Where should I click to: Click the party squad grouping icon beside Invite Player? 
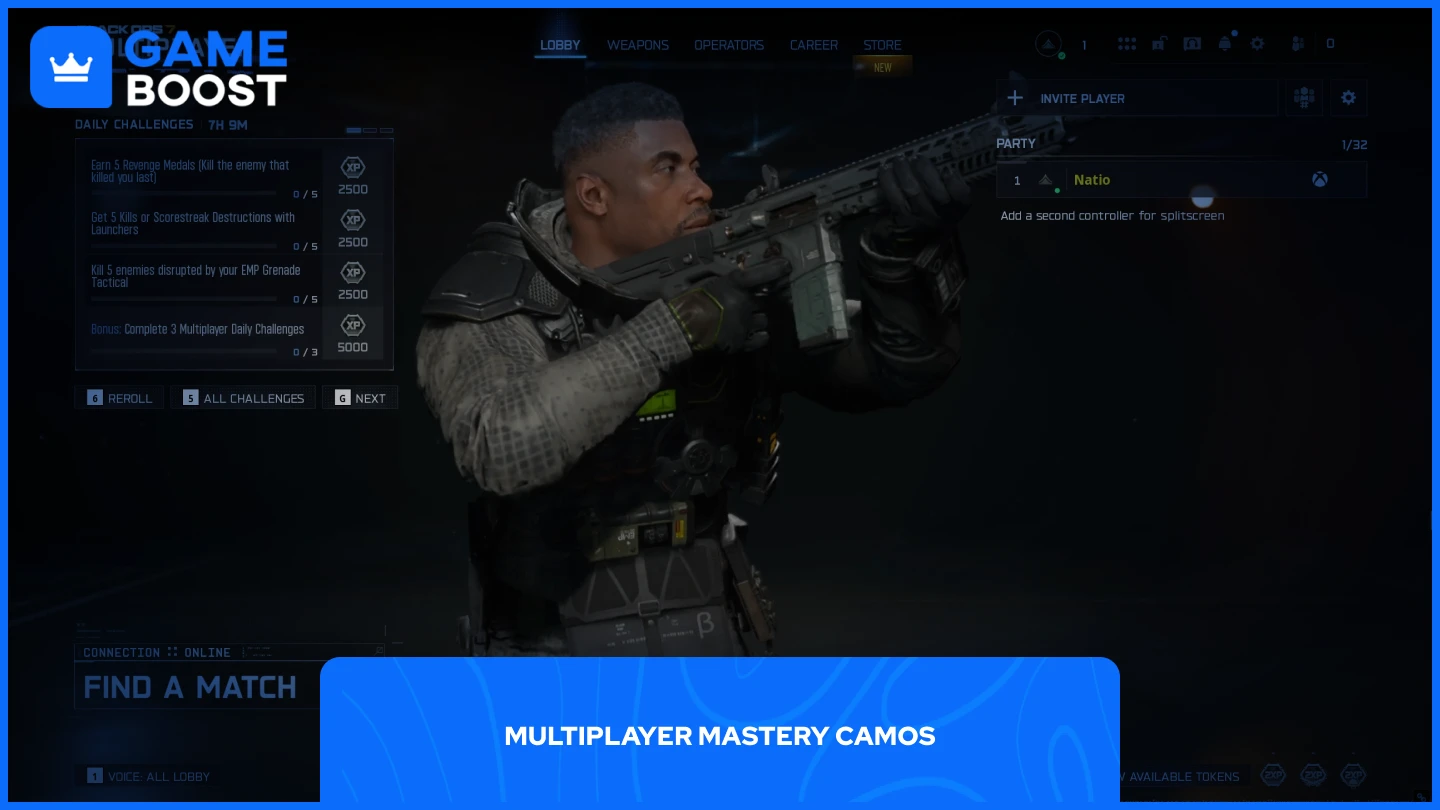(x=1304, y=97)
